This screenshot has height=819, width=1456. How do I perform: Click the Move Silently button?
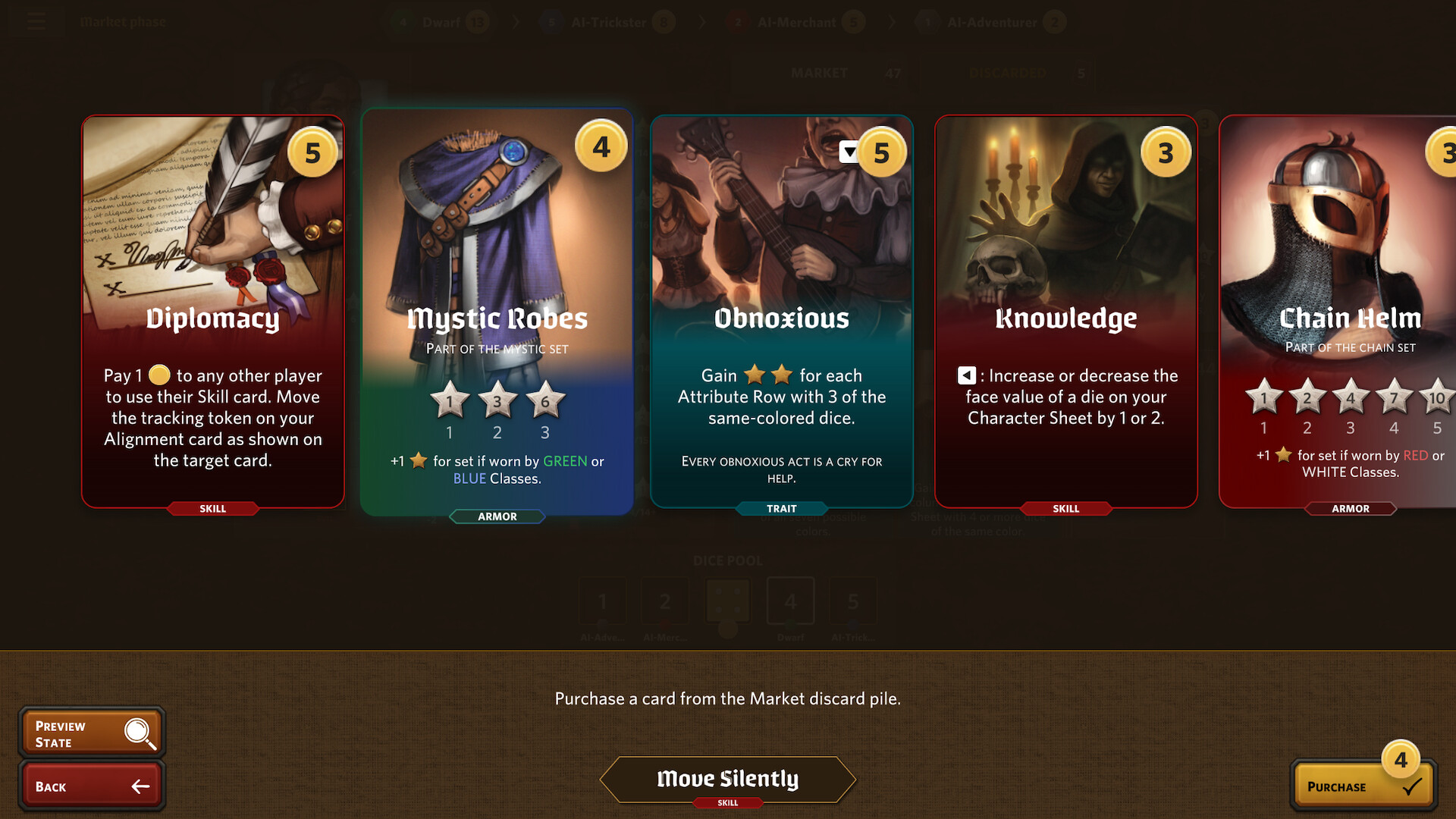[728, 780]
